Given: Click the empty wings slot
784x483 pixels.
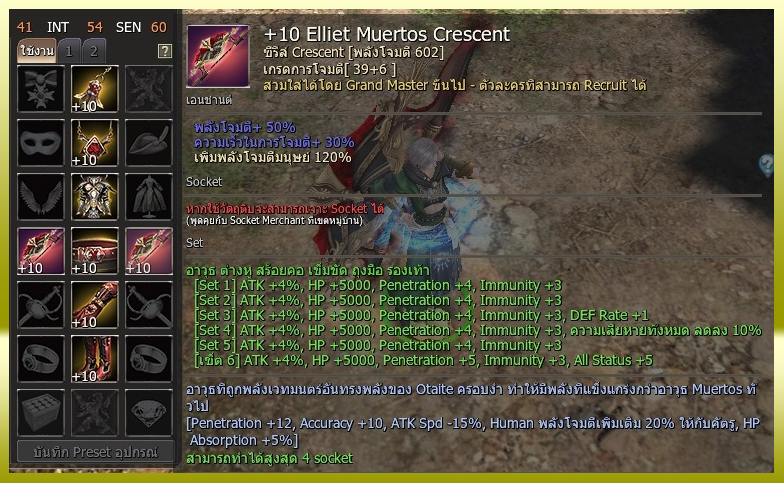Looking at the screenshot, I should click(x=41, y=198).
